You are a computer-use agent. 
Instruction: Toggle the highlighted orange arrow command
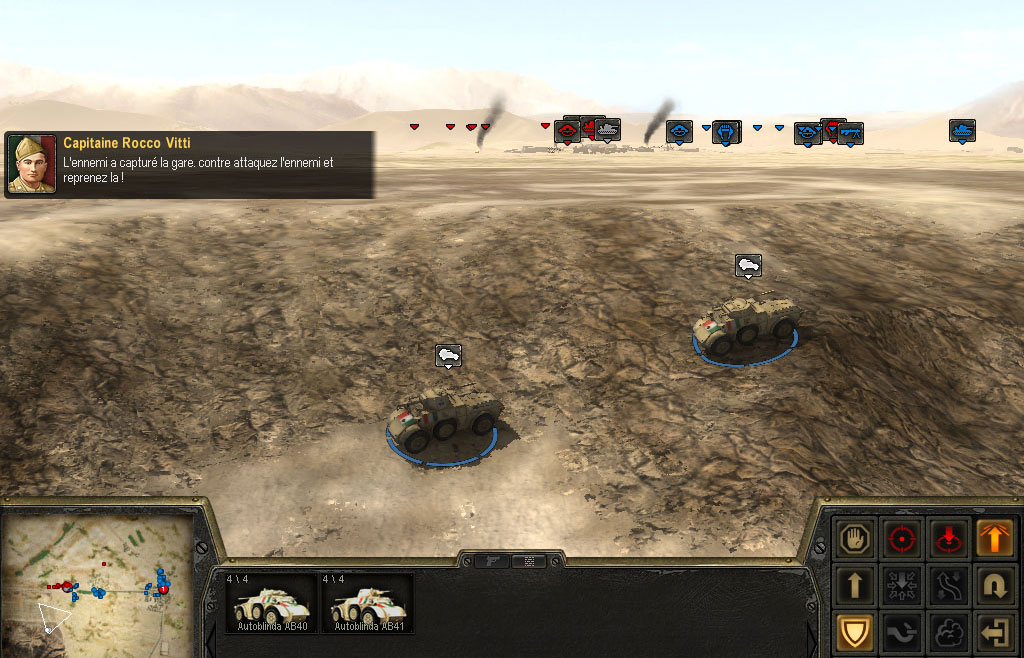(994, 538)
